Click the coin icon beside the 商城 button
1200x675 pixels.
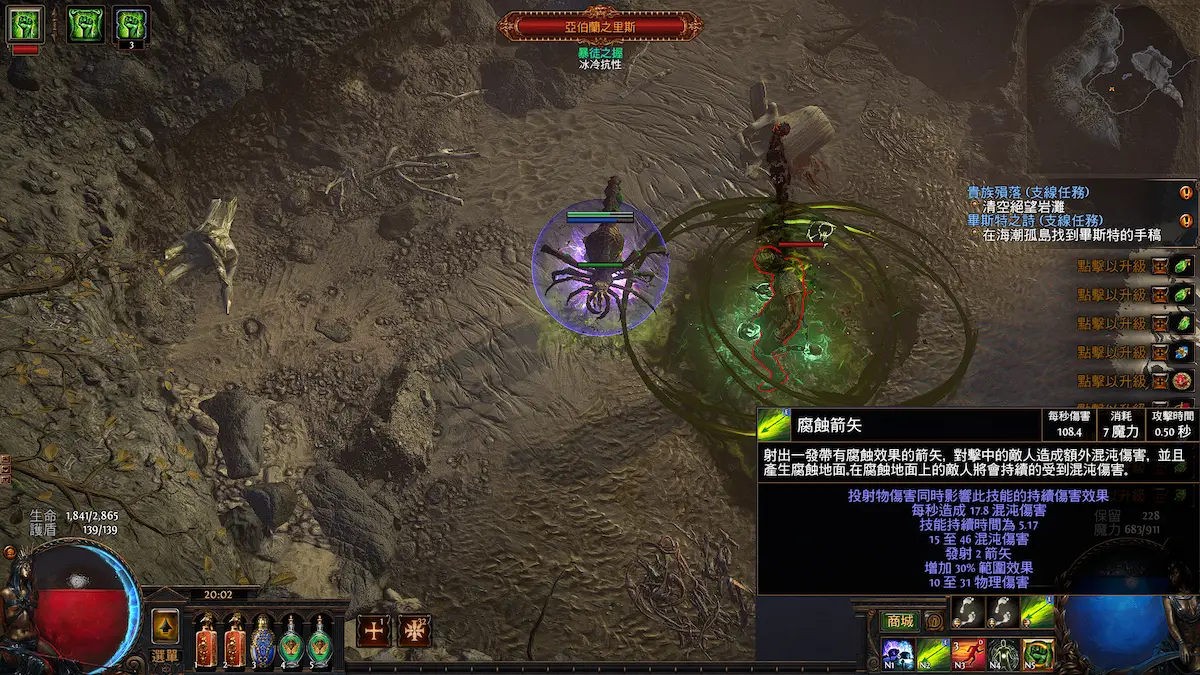tap(934, 621)
